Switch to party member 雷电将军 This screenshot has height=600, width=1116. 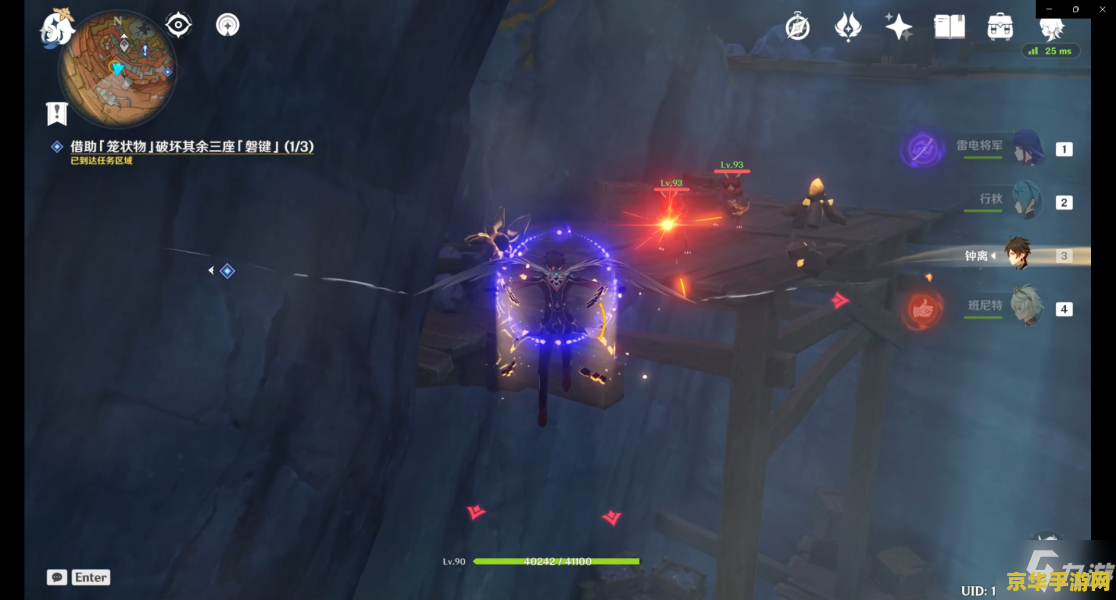click(1027, 148)
